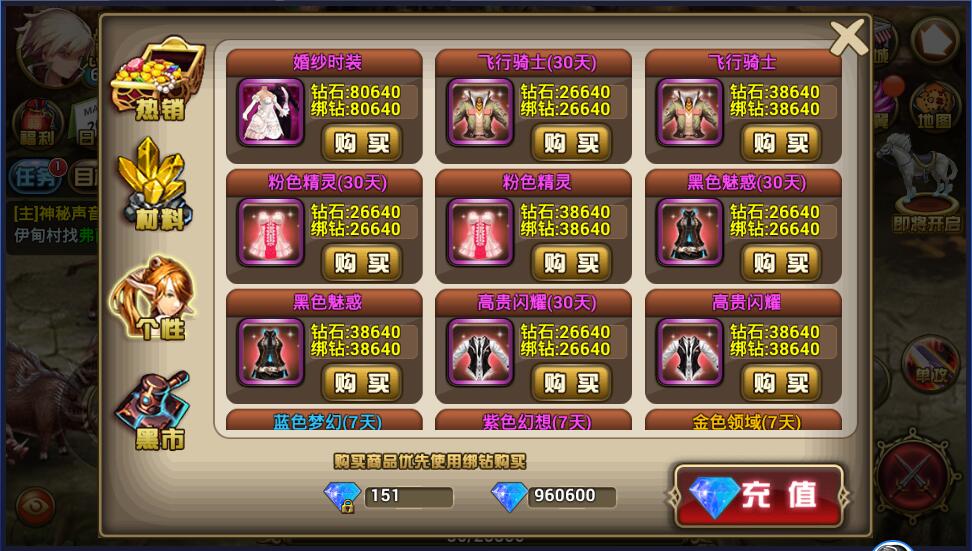Buy permanent 飞行骑士 for 38640 diamonds
The width and height of the screenshot is (972, 551).
781,143
